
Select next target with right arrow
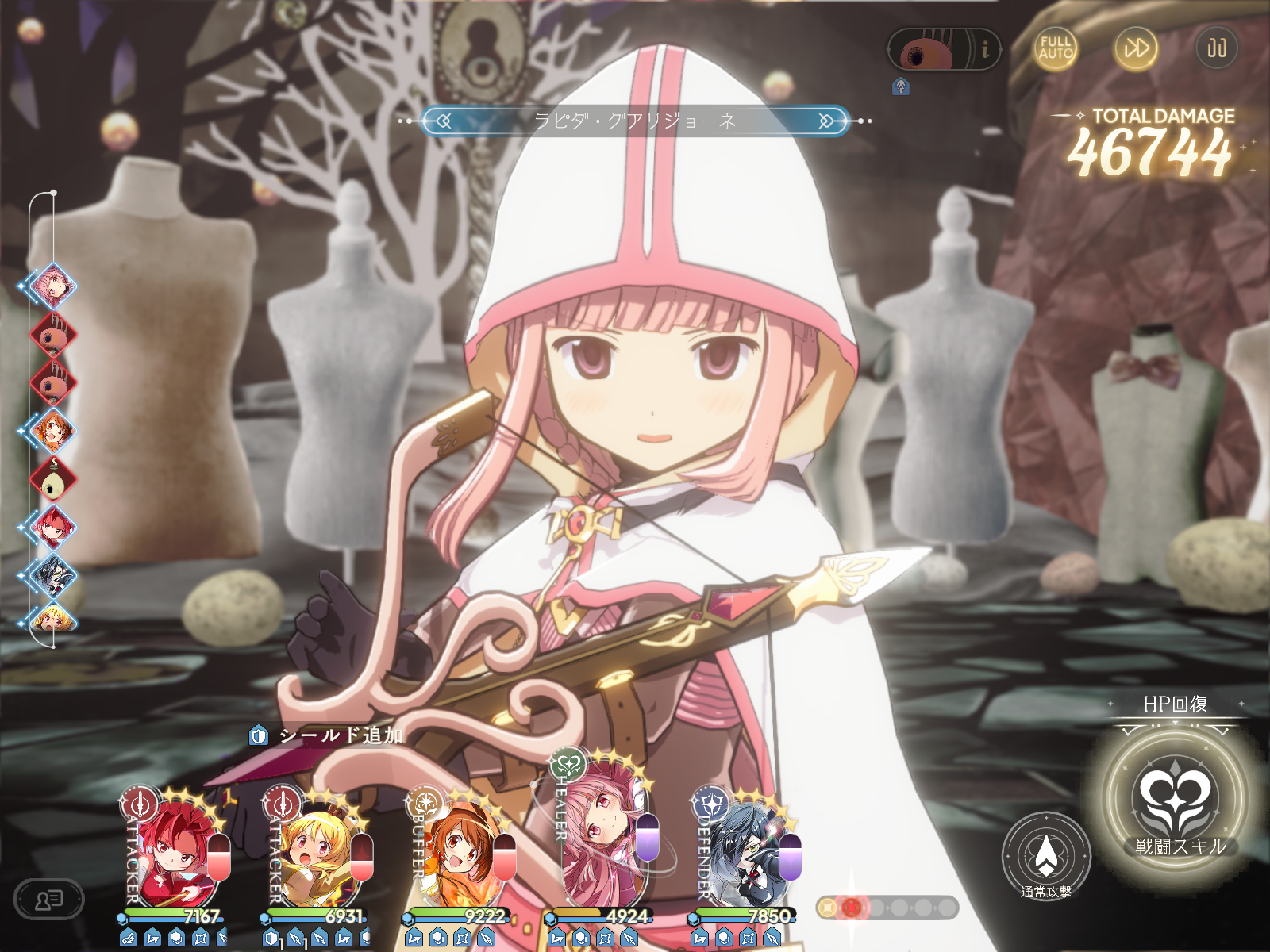[828, 121]
